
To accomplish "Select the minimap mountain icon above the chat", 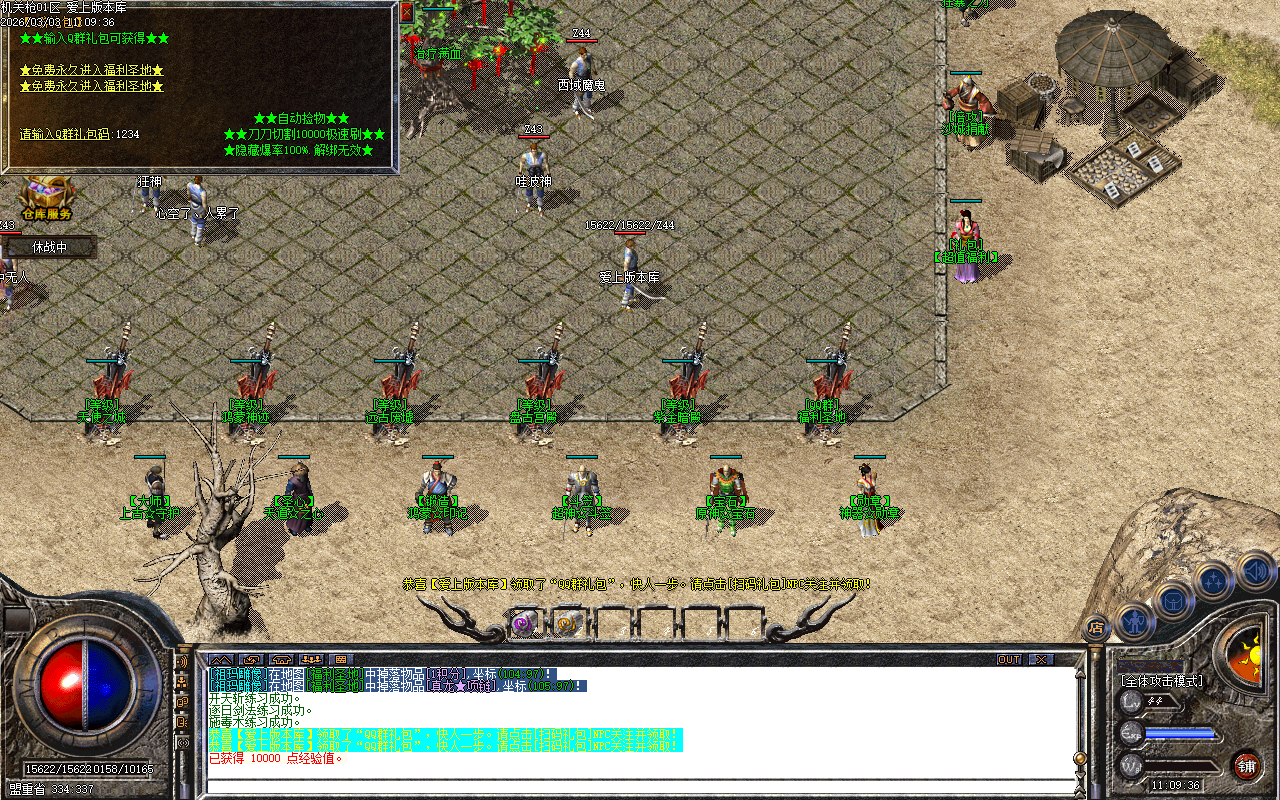I will pos(221,659).
